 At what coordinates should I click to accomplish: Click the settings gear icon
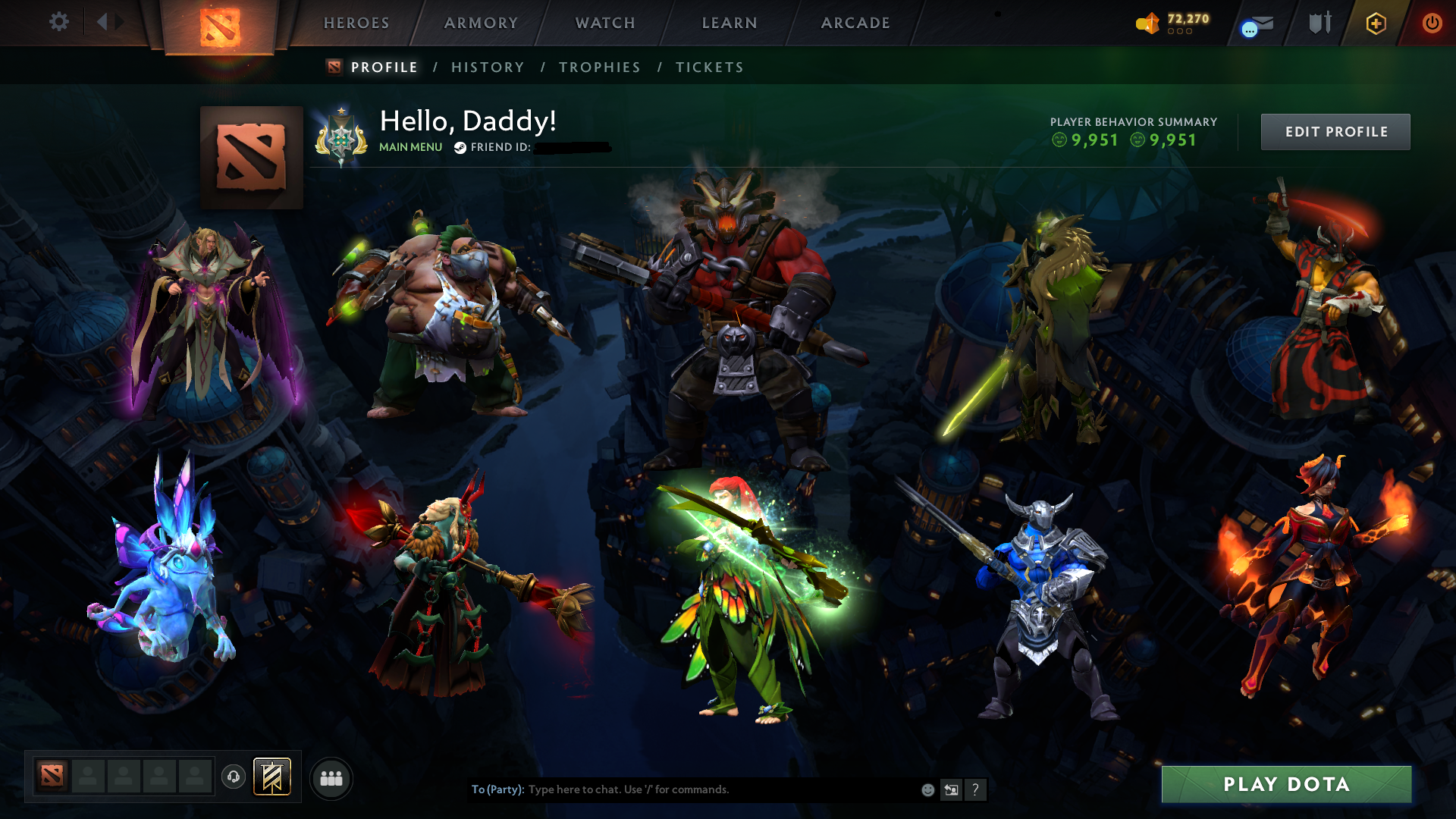pyautogui.click(x=59, y=23)
